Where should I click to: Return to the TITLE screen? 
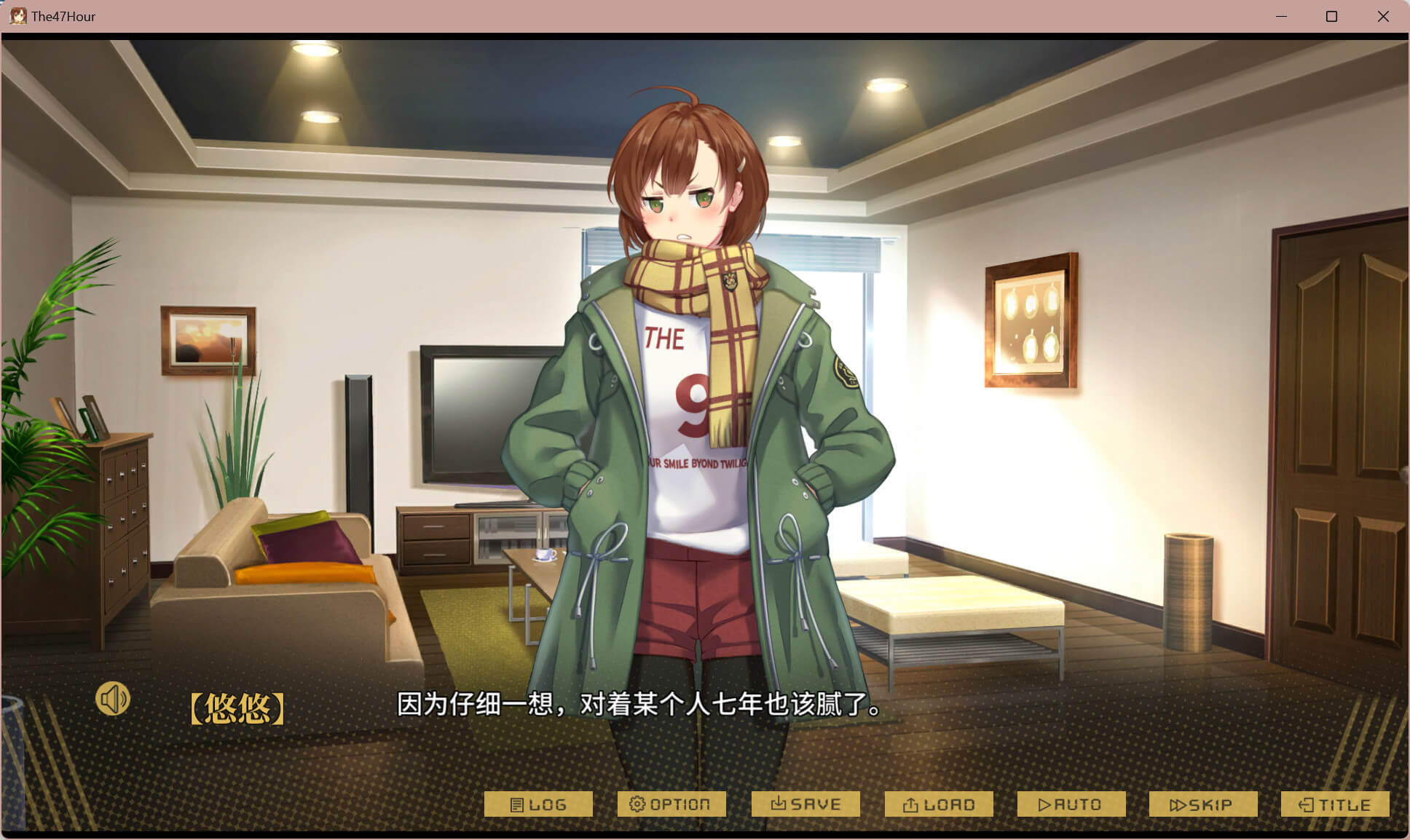click(1335, 804)
